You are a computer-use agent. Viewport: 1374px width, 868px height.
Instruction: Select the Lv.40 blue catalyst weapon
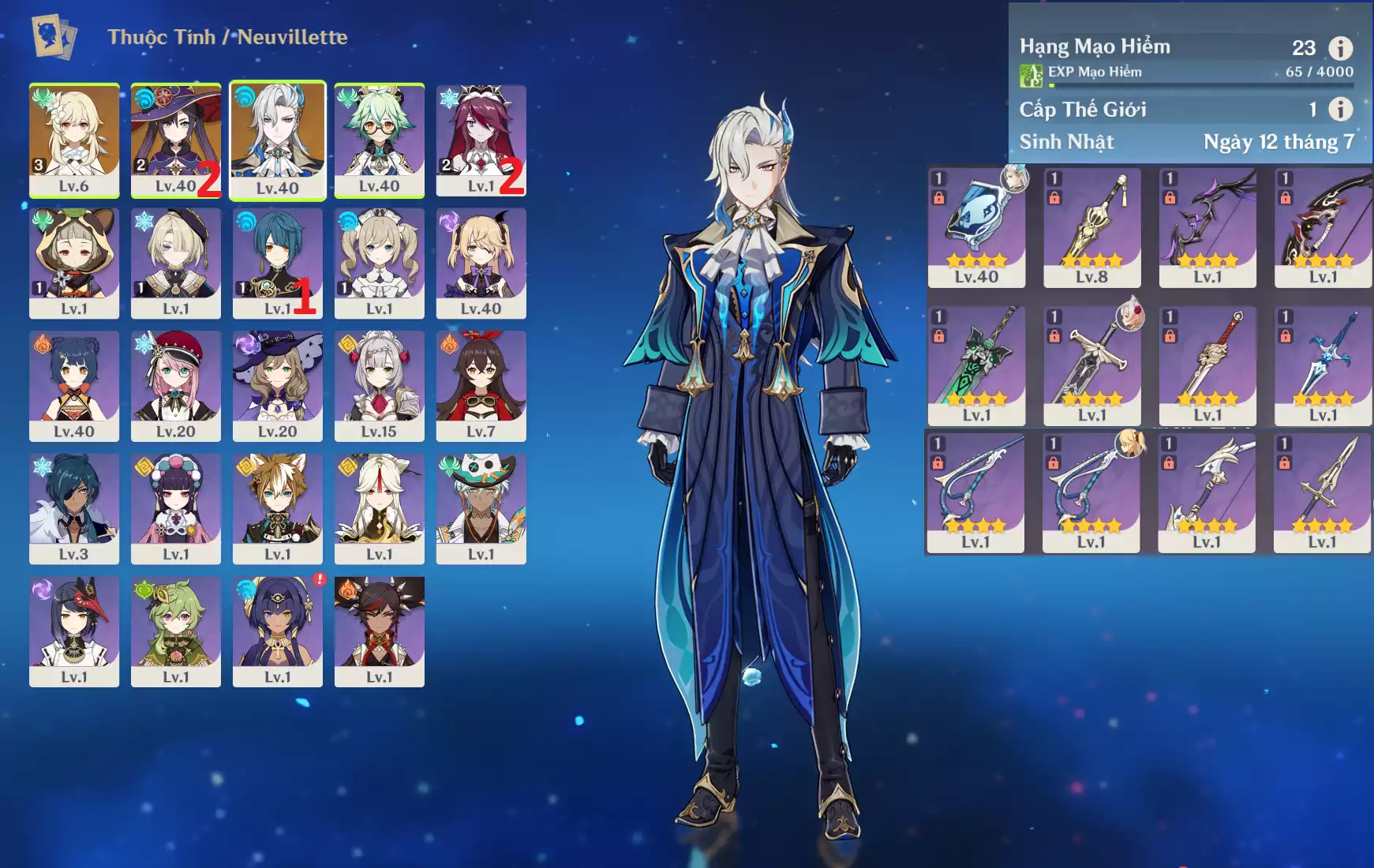976,227
